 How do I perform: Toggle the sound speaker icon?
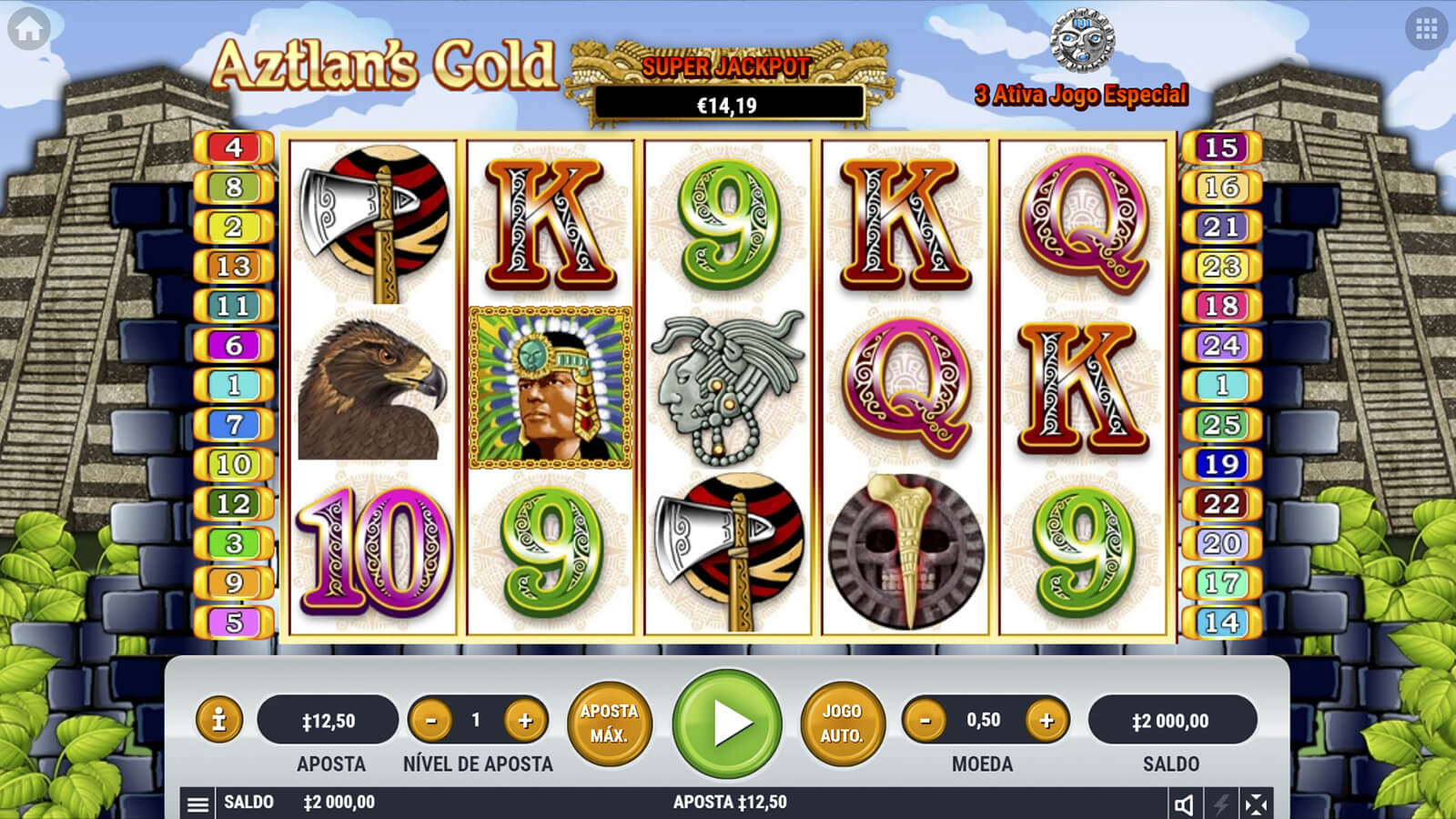(x=1184, y=804)
